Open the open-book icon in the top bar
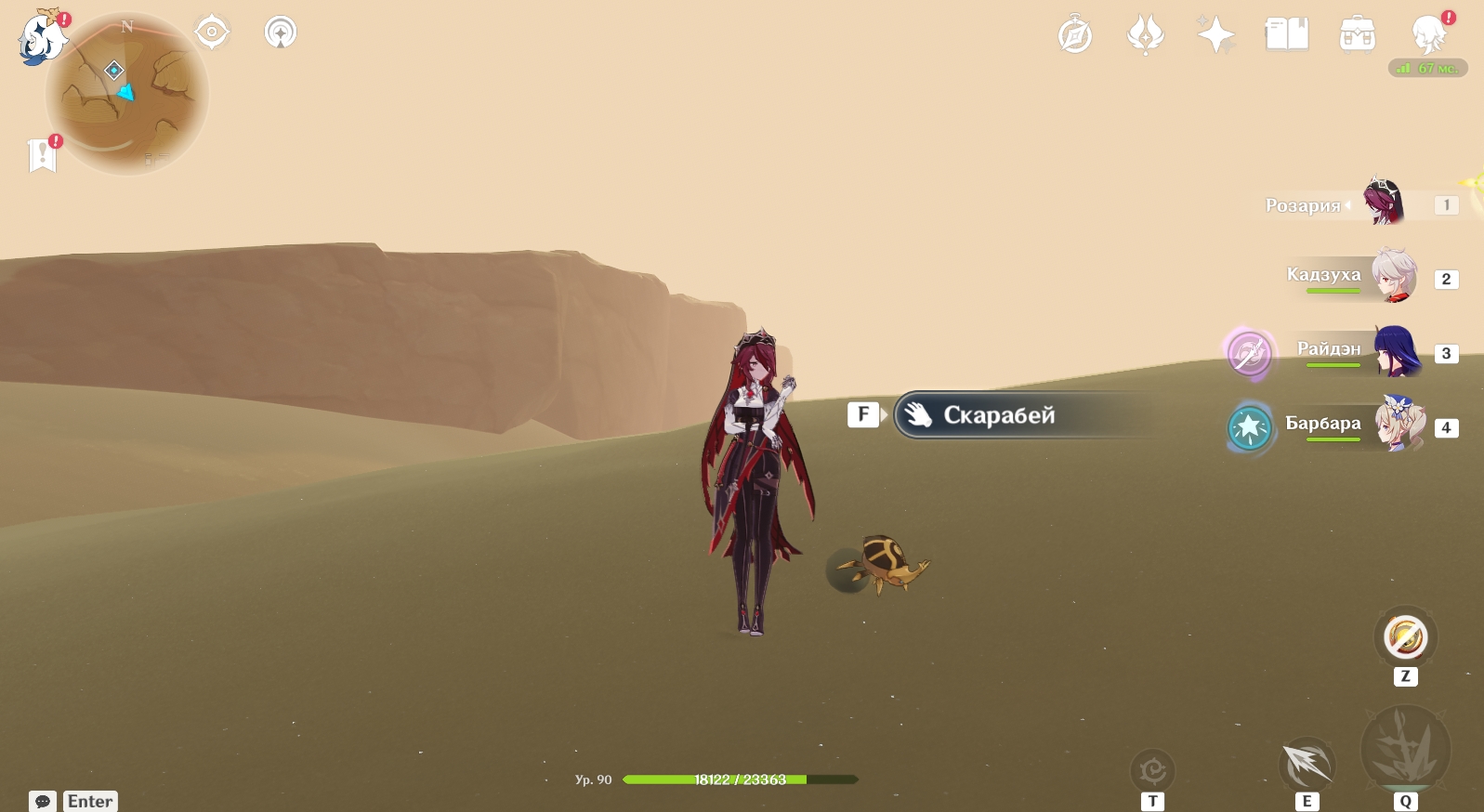 pyautogui.click(x=1286, y=35)
